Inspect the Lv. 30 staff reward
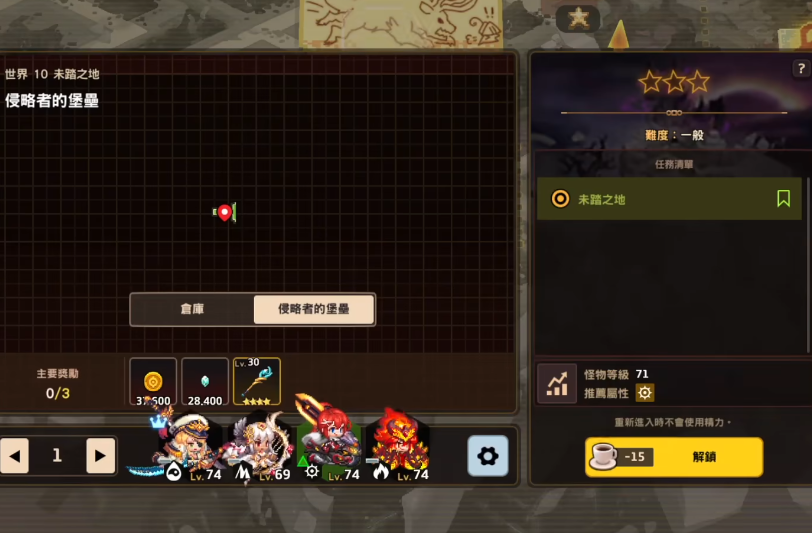This screenshot has width=812, height=533. pos(257,382)
